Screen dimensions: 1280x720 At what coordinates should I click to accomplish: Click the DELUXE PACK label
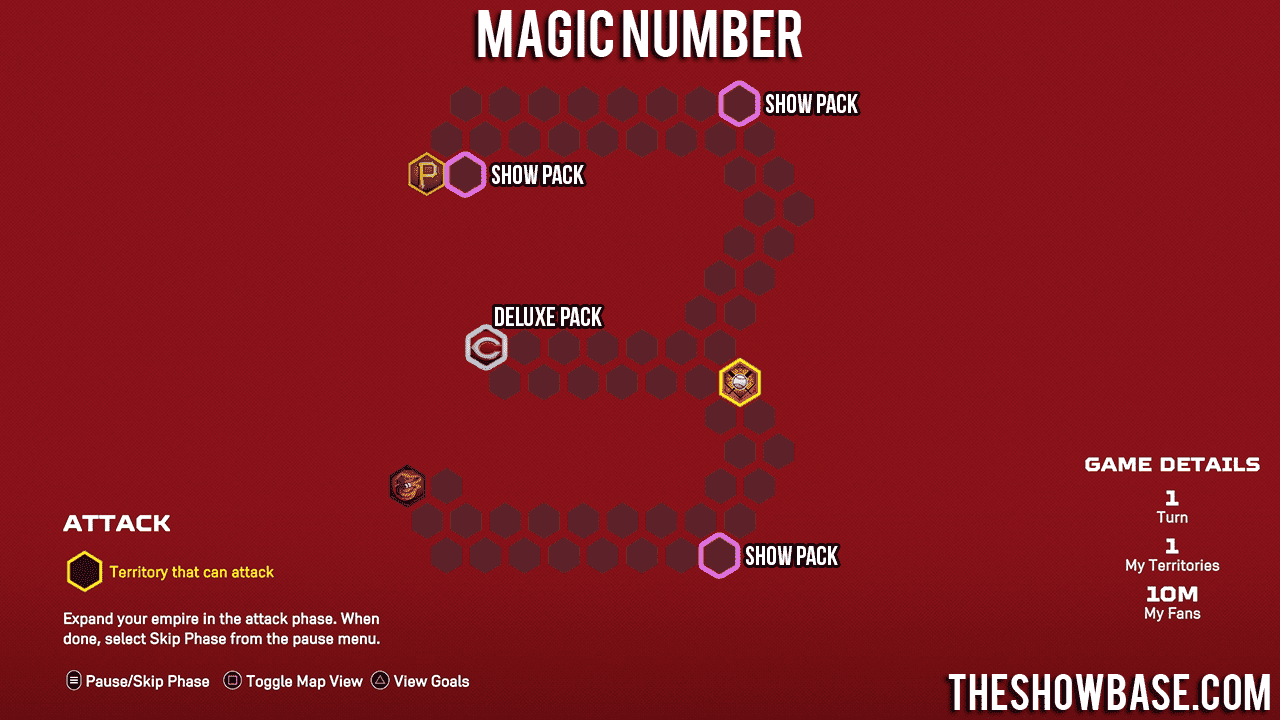548,317
